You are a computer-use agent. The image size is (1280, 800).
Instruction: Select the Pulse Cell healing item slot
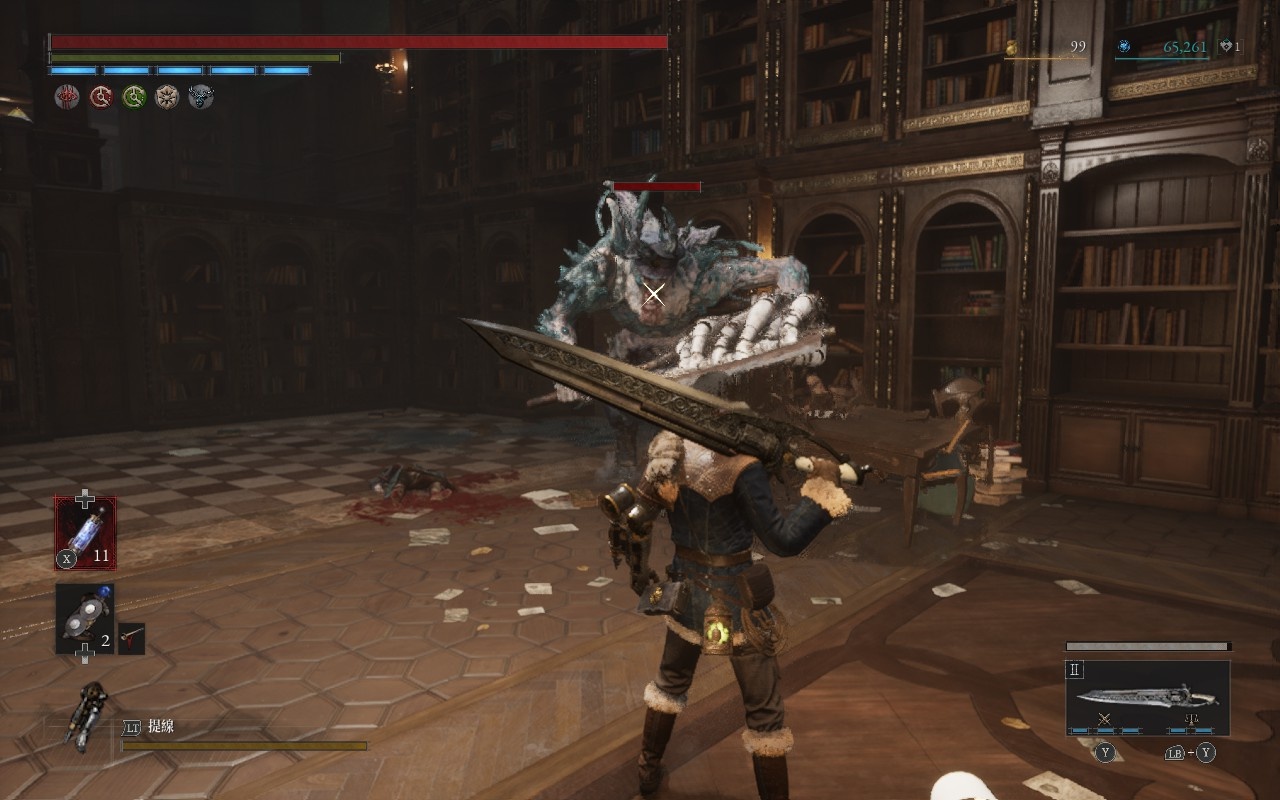coord(85,533)
